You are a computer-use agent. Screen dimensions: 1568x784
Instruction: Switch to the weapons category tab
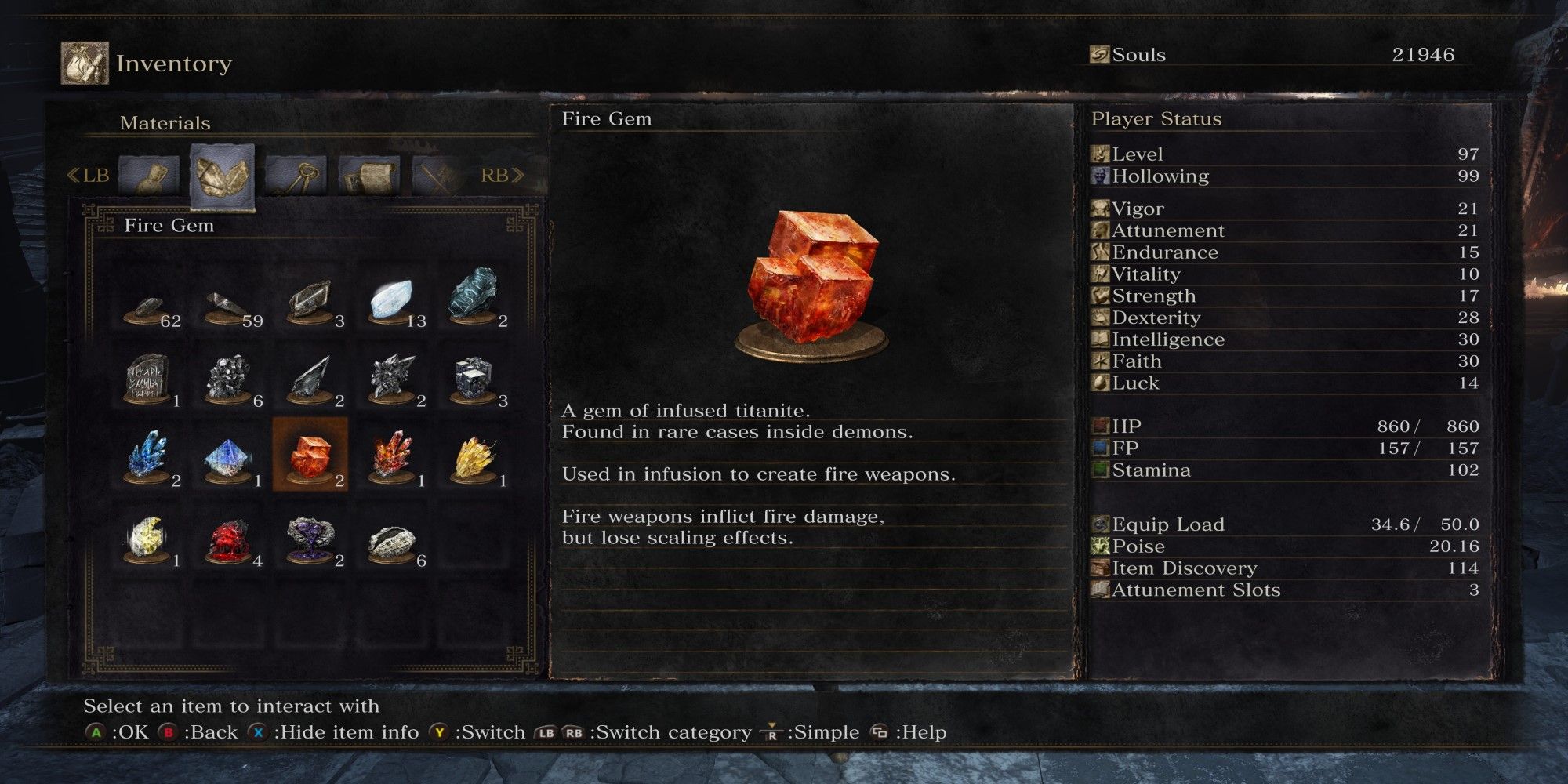pyautogui.click(x=437, y=176)
